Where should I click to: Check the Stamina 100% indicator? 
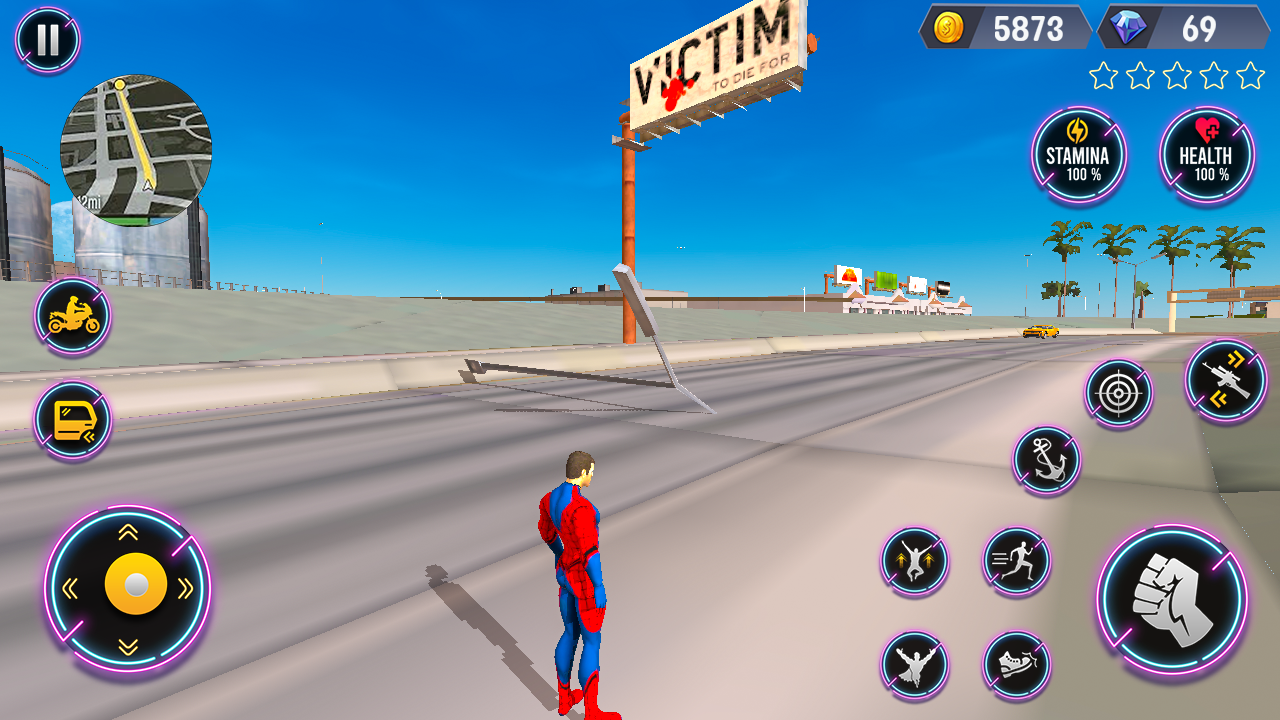(x=1078, y=155)
